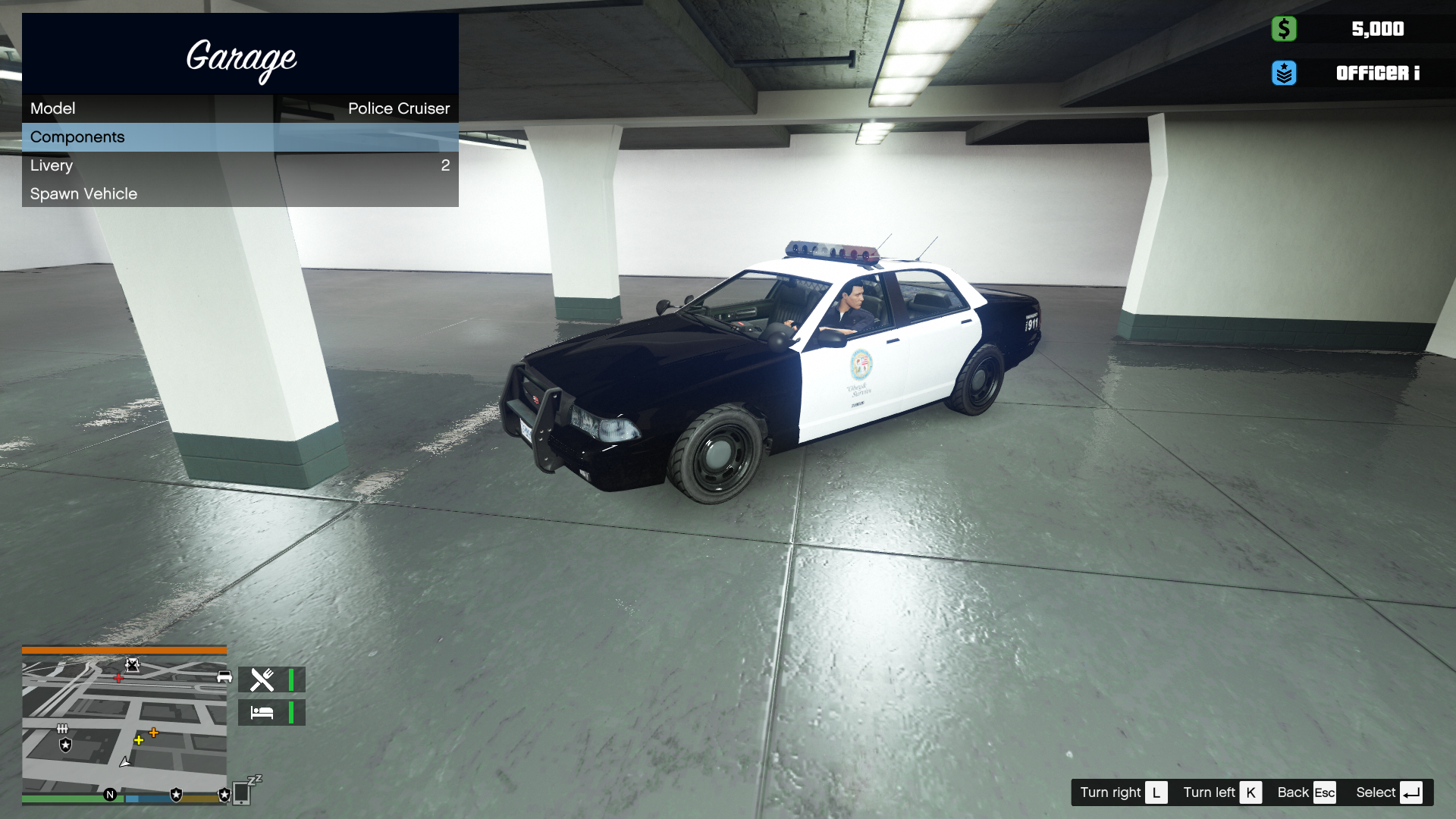Click the phone sleep icon beside minimap
This screenshot has width=1456, height=819.
tap(243, 791)
